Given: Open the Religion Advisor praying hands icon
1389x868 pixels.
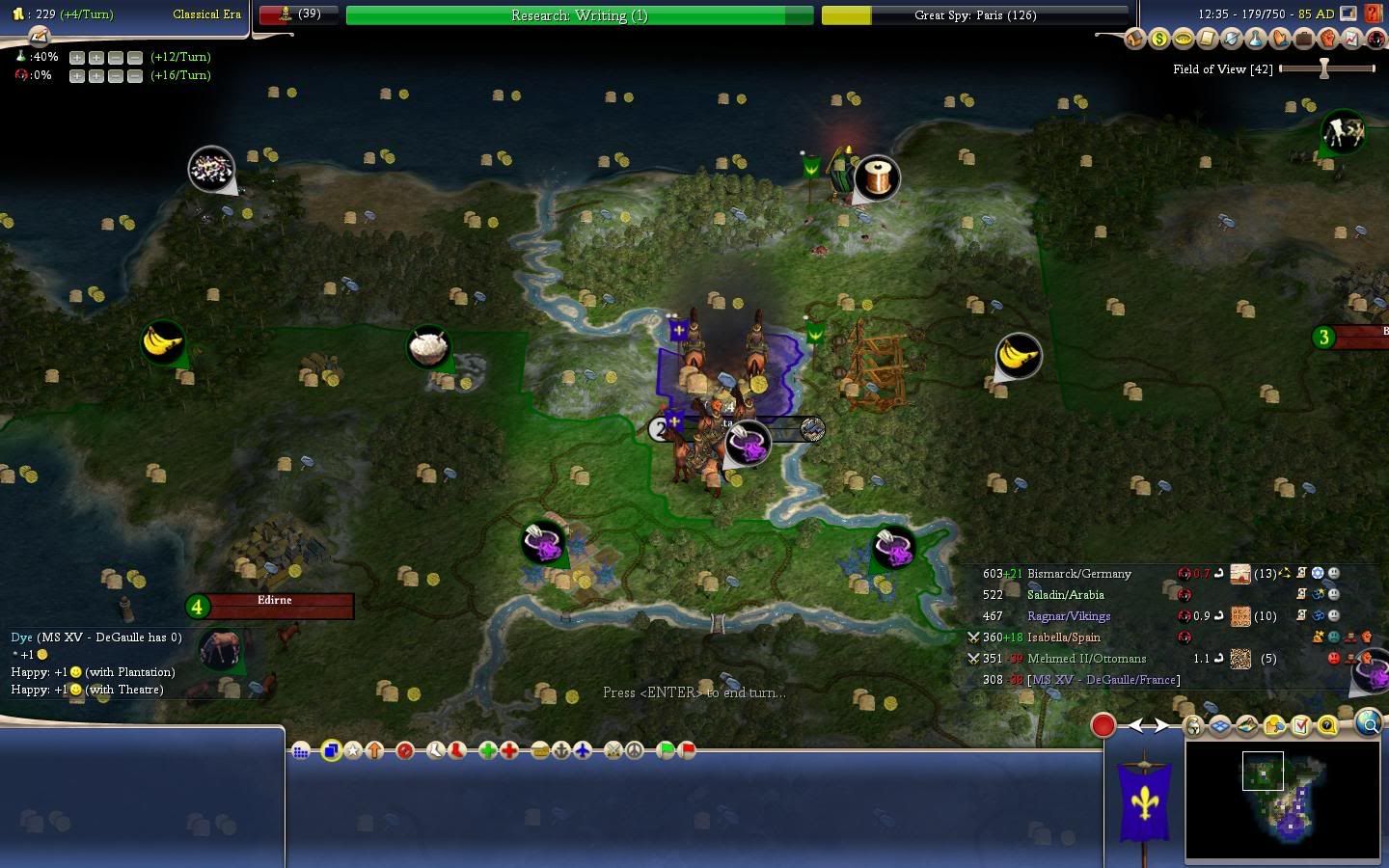Looking at the screenshot, I should (1279, 39).
